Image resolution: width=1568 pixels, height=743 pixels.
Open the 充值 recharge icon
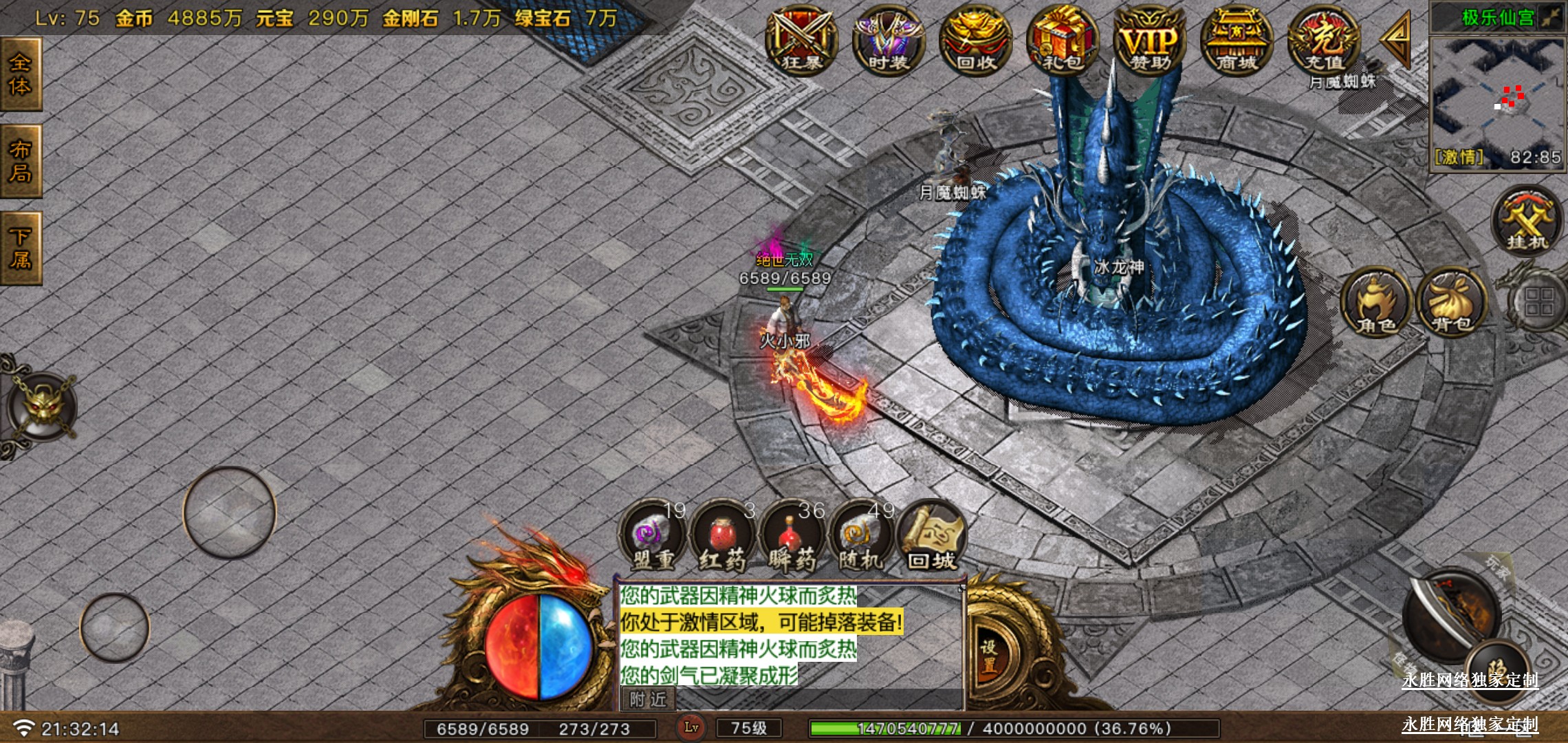pos(1324,41)
